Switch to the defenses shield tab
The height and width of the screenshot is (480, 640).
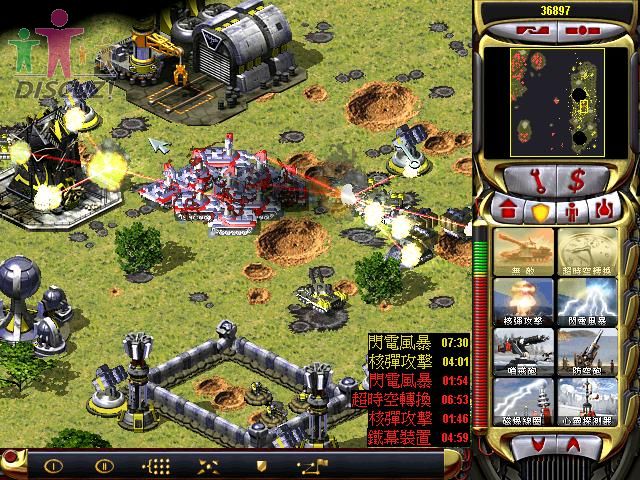541,210
